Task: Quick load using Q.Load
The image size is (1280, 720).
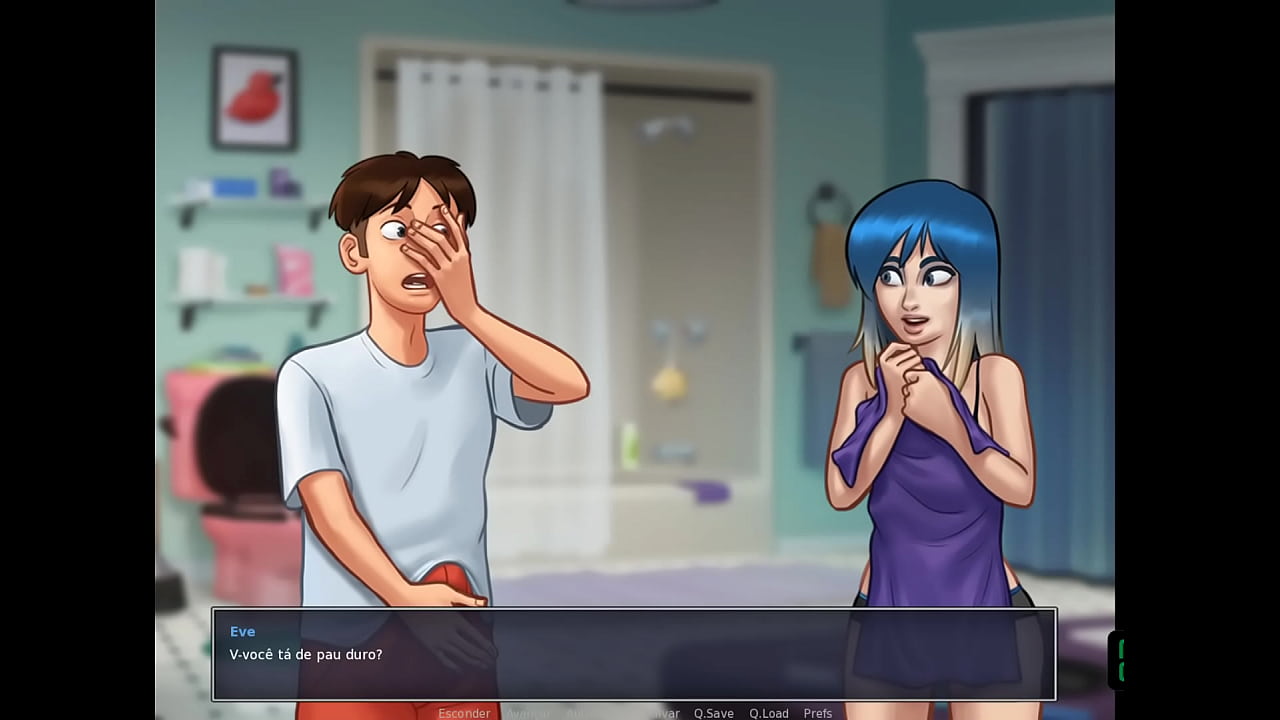Action: click(768, 713)
